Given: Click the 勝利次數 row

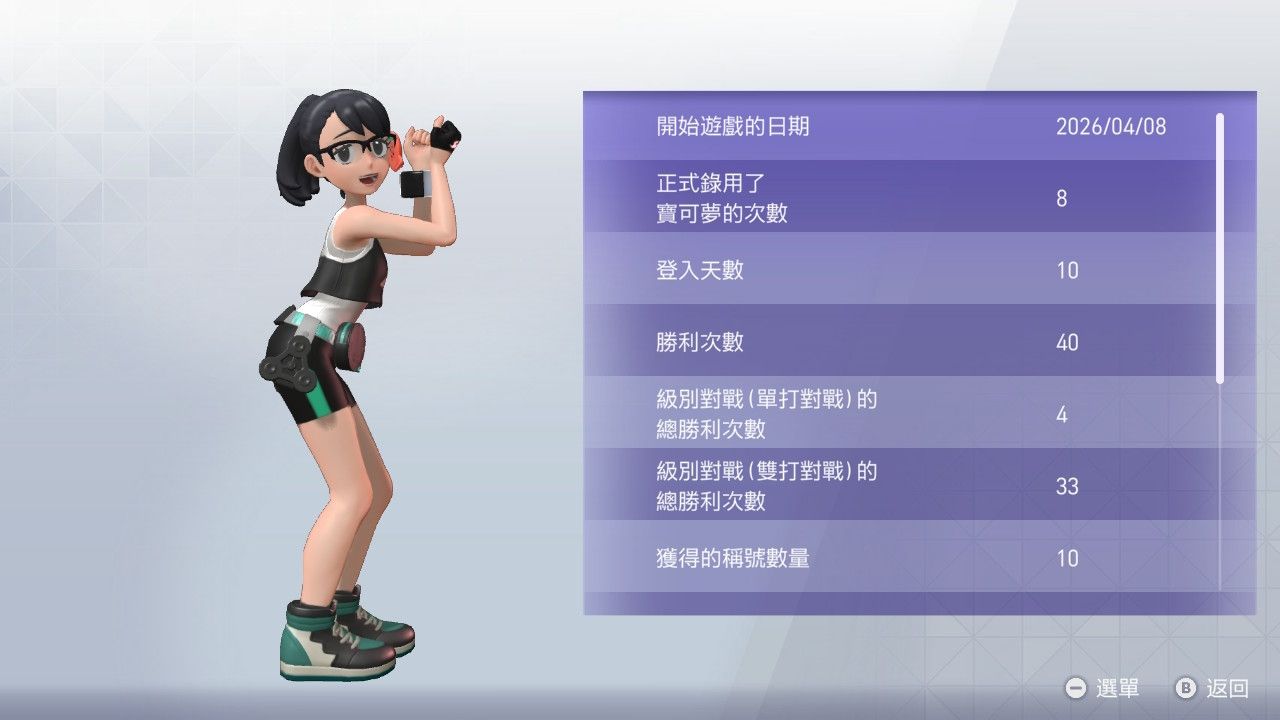Looking at the screenshot, I should coord(900,342).
